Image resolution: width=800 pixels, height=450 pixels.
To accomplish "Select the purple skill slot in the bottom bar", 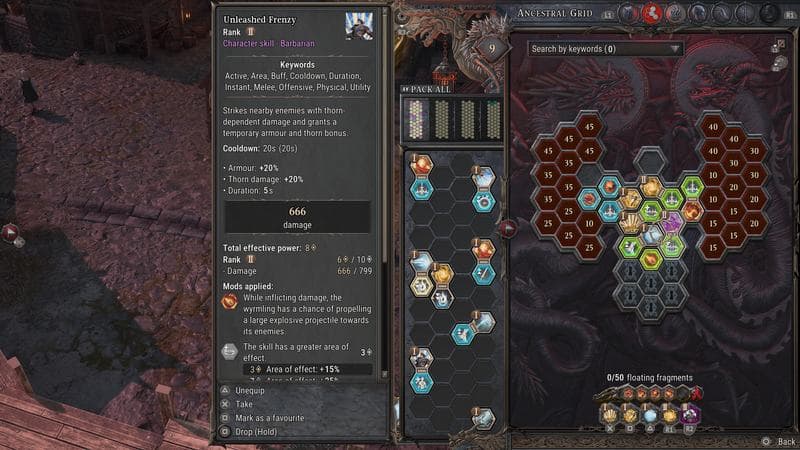I will (691, 414).
